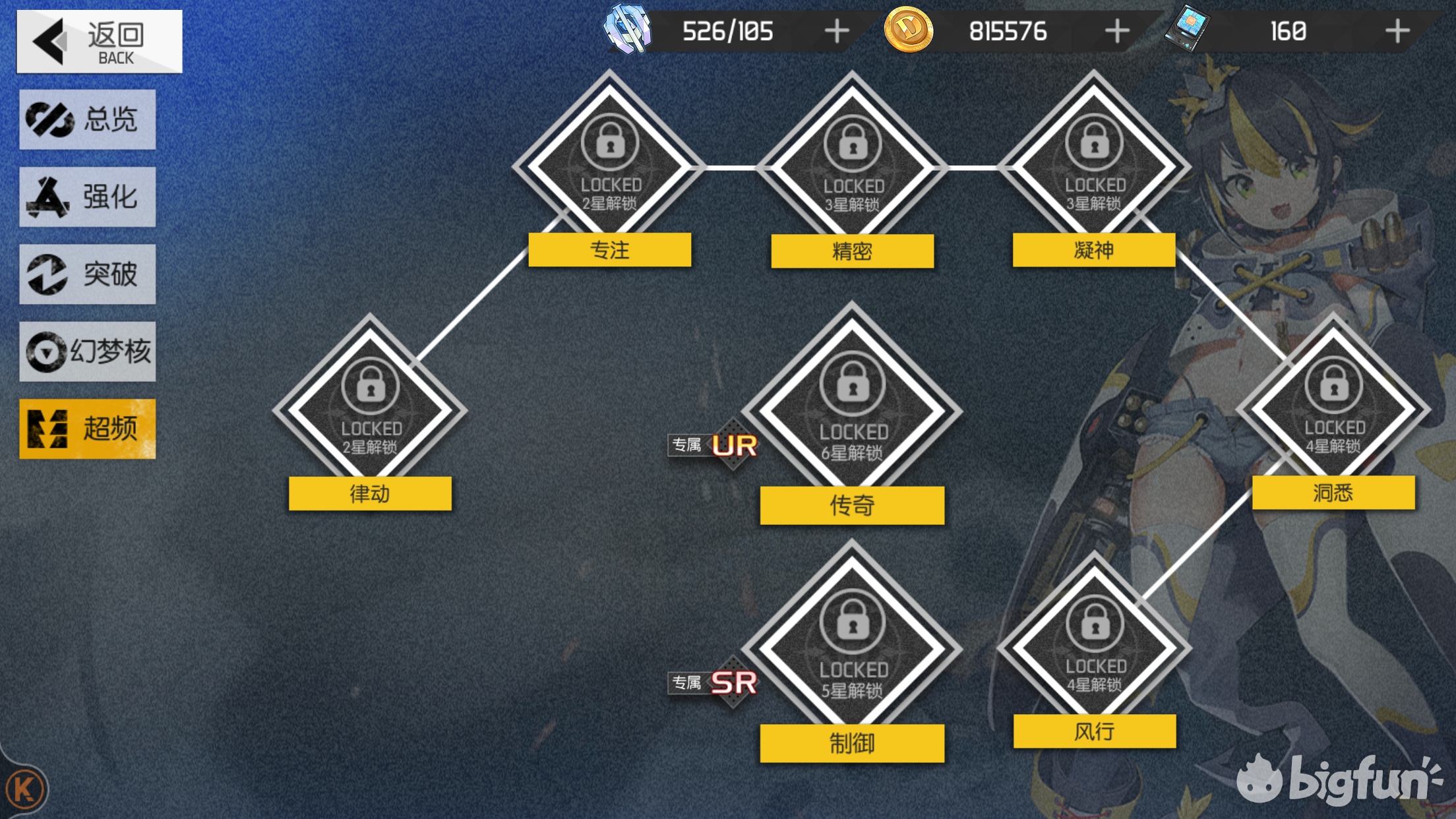1456x819 pixels.
Task: Select the locked 专注 skill node
Action: coord(610,165)
